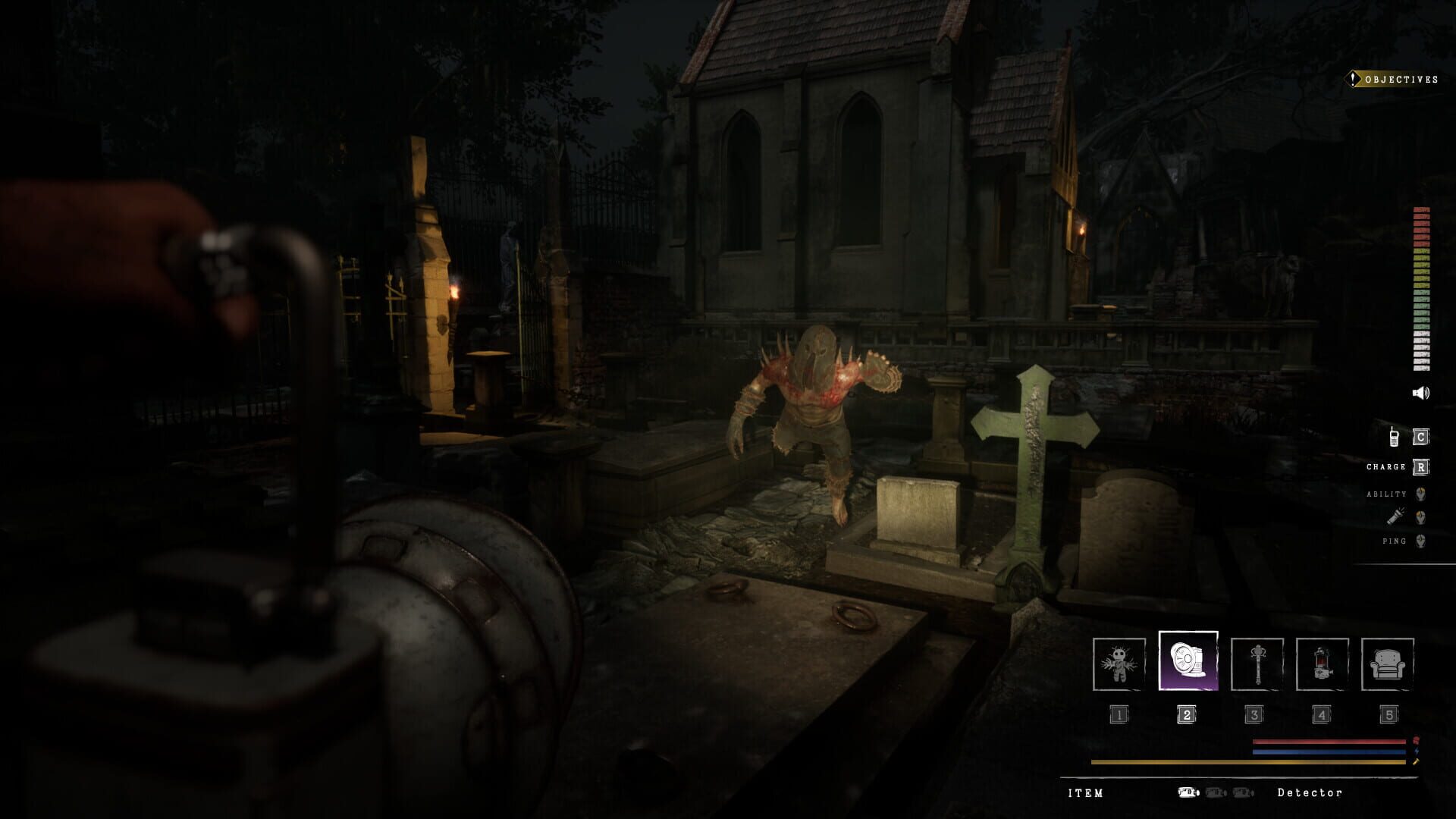Mute voice chat with the speaker icon

tap(1420, 393)
